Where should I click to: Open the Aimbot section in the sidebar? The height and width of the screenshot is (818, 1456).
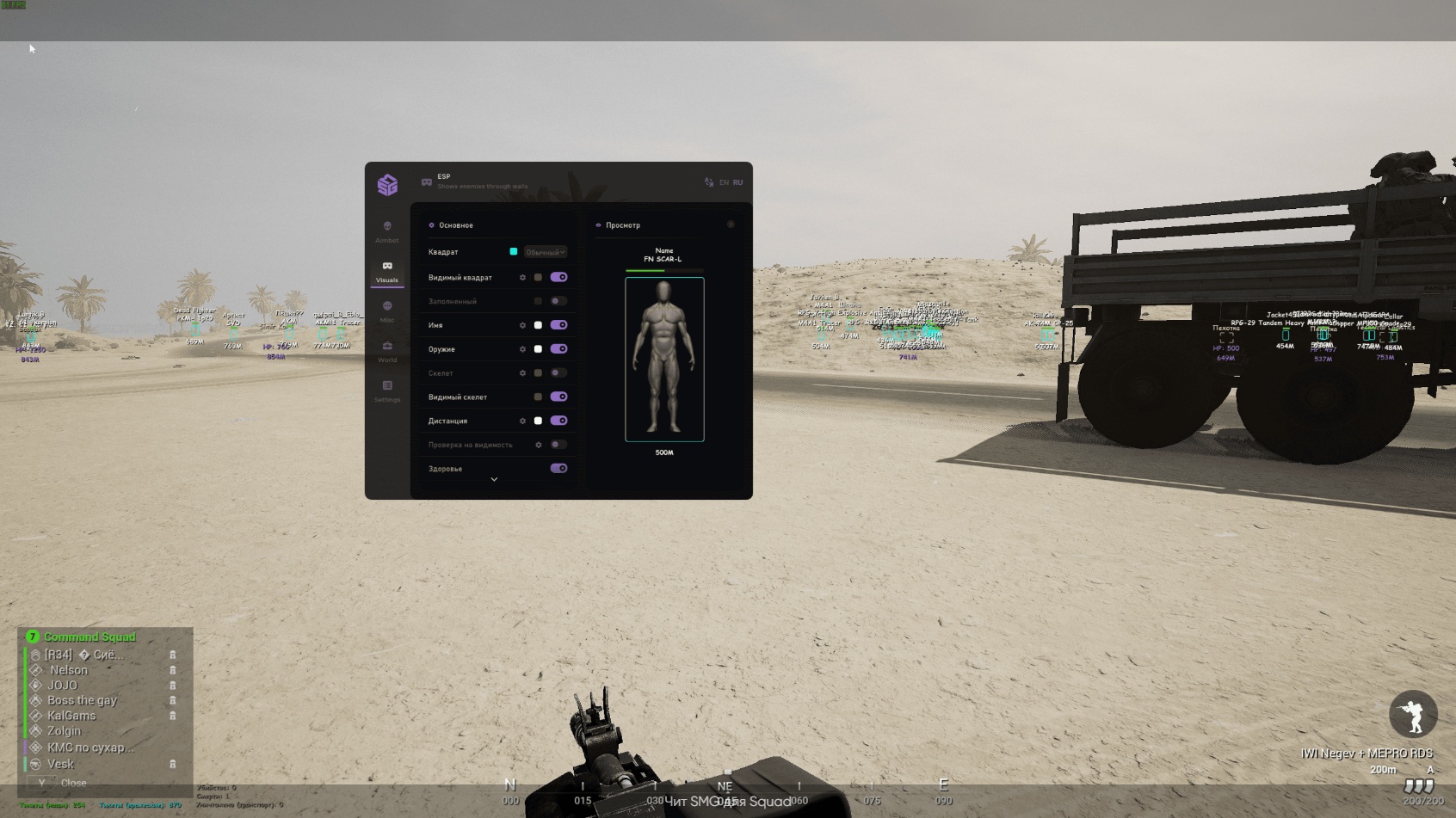(387, 231)
